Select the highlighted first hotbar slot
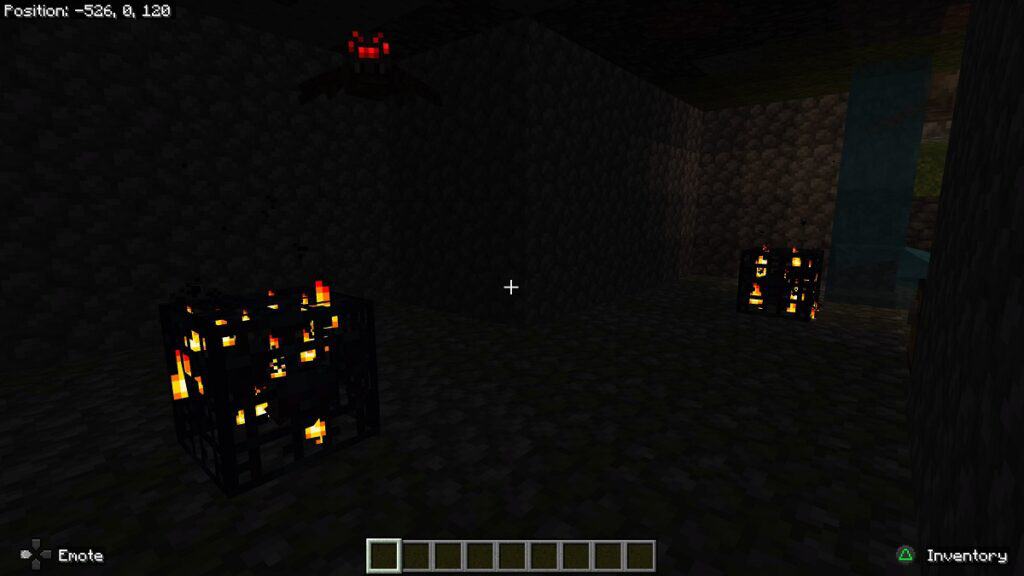This screenshot has width=1024, height=576. [384, 555]
